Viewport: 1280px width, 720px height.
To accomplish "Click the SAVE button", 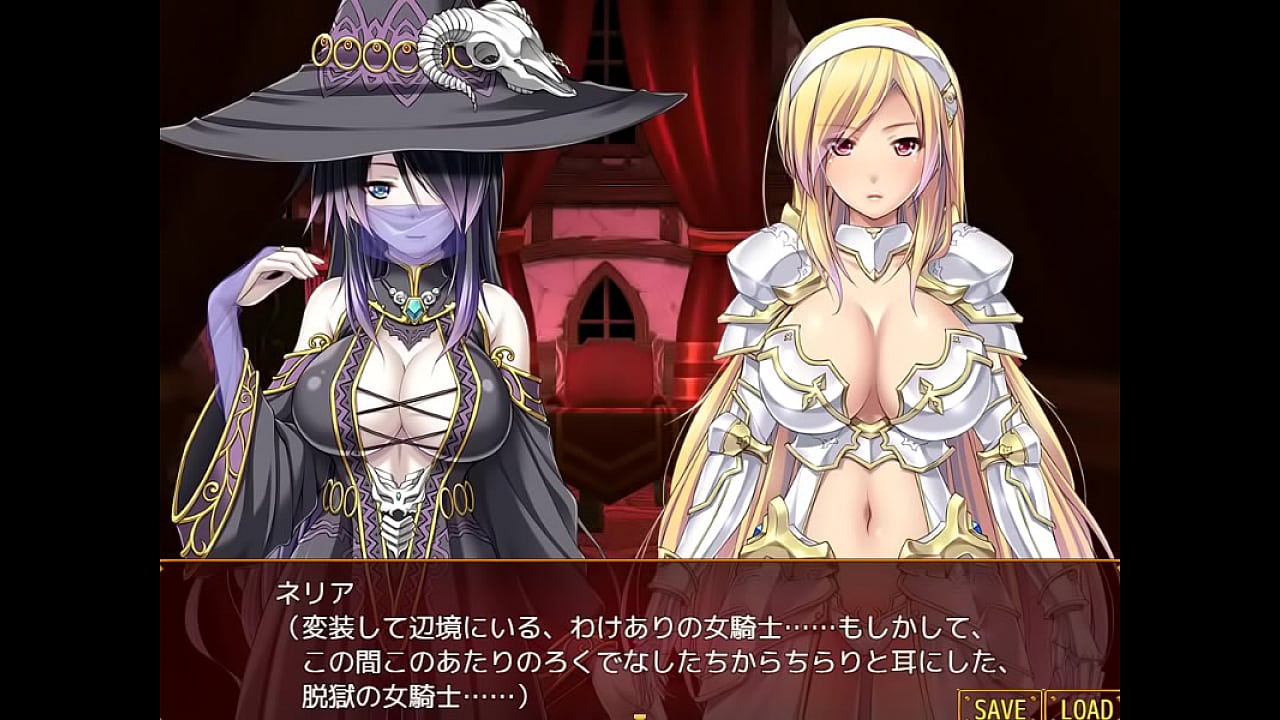I will pos(999,707).
